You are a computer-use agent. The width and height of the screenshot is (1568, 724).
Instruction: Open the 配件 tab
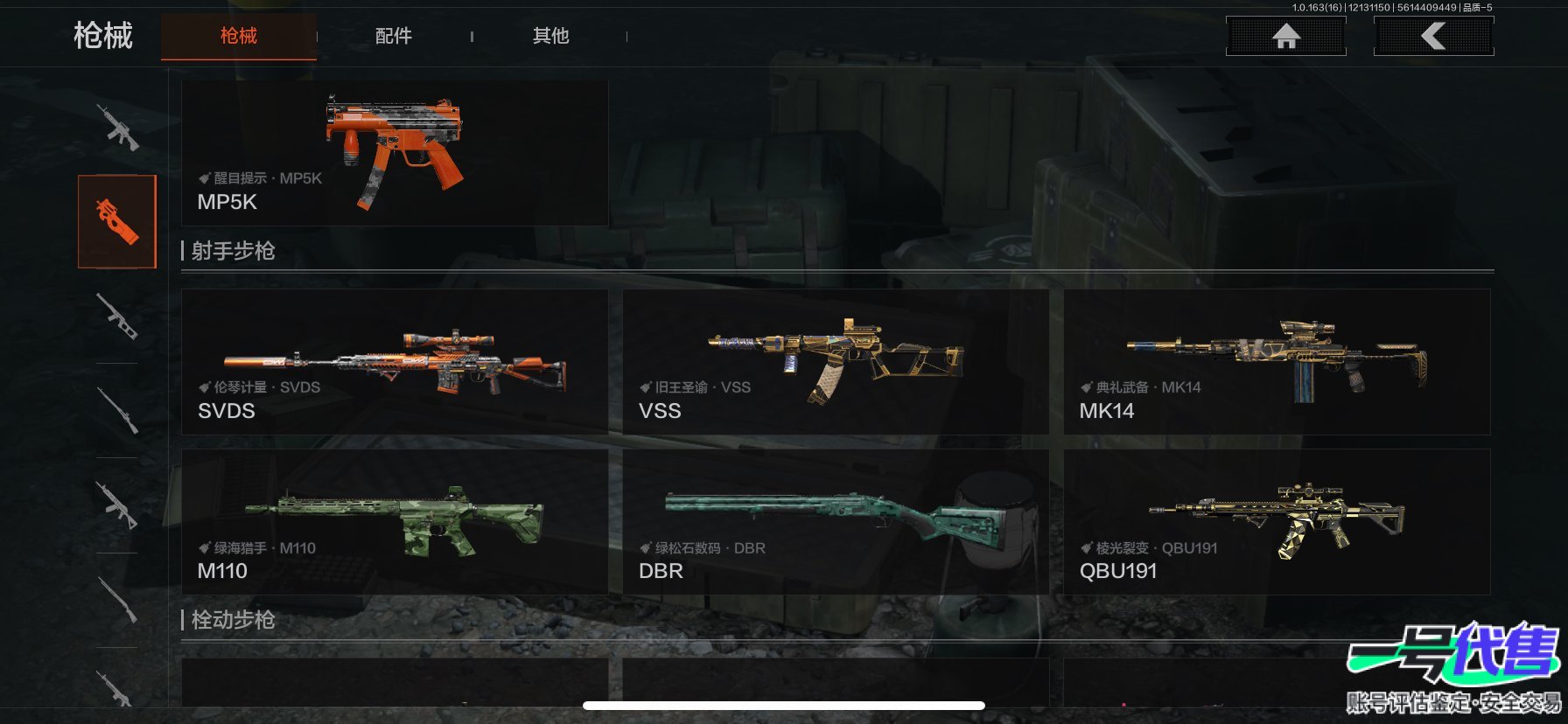click(x=393, y=36)
